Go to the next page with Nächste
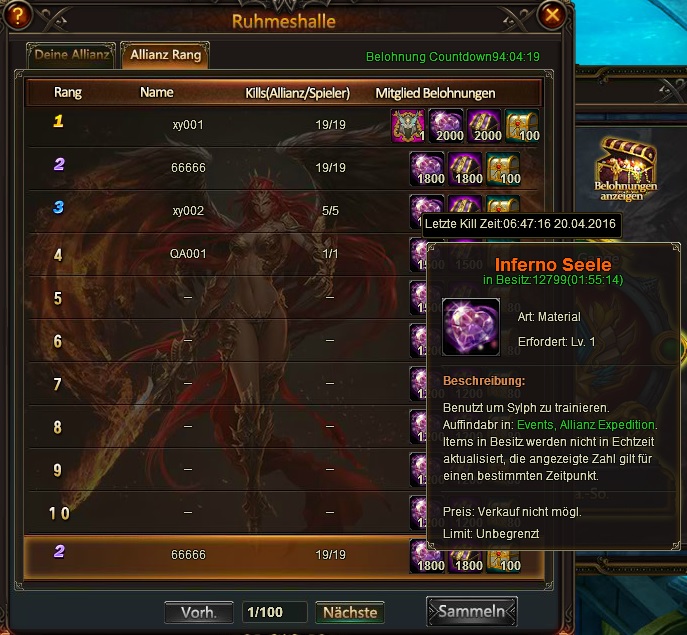The height and width of the screenshot is (635, 687). (349, 612)
